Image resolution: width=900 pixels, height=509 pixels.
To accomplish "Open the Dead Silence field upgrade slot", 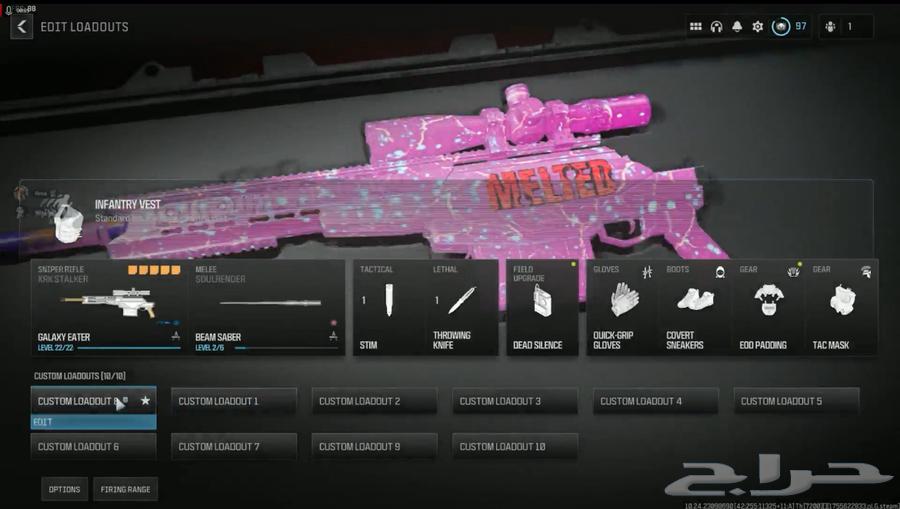I will click(542, 308).
